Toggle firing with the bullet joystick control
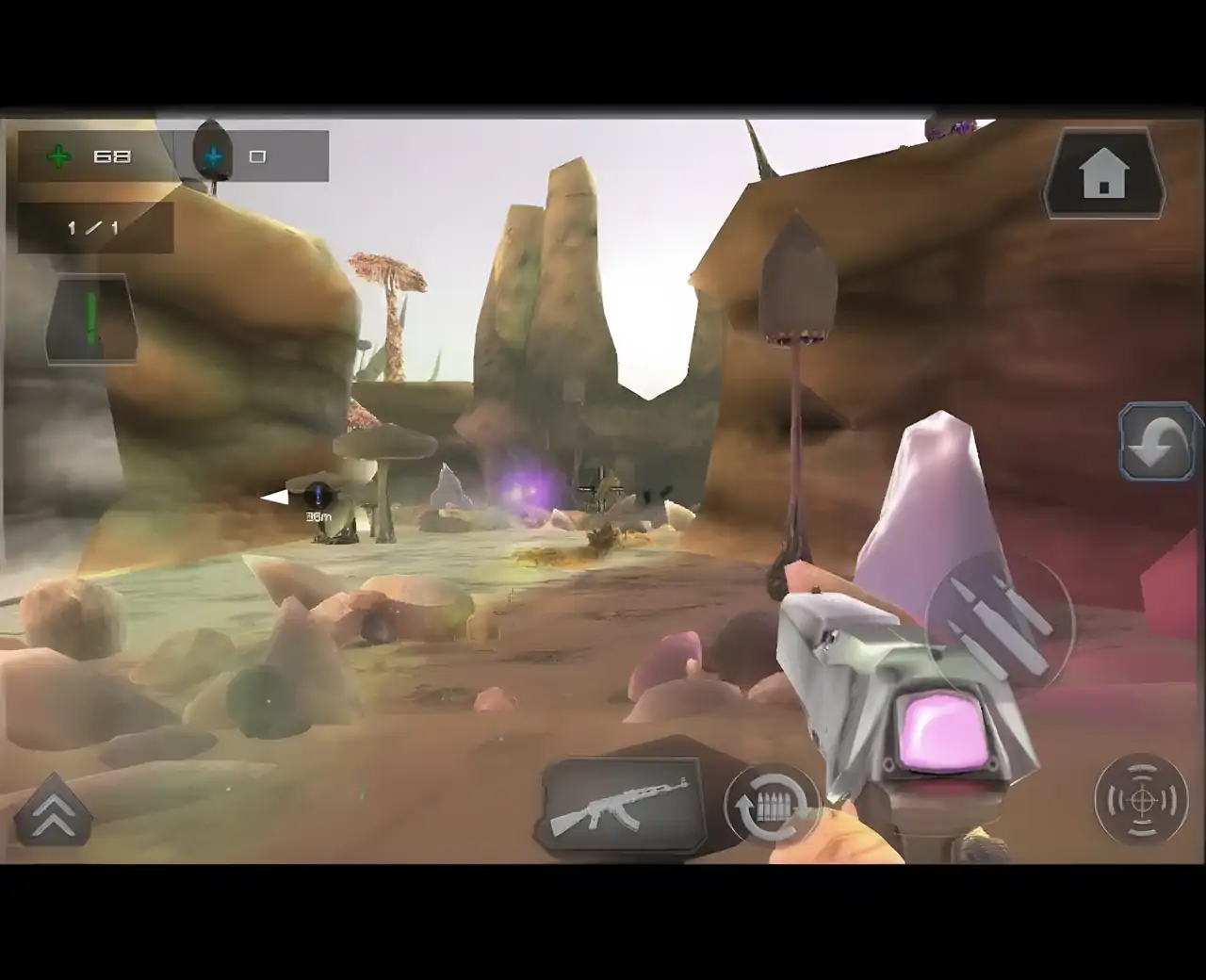 tap(999, 622)
